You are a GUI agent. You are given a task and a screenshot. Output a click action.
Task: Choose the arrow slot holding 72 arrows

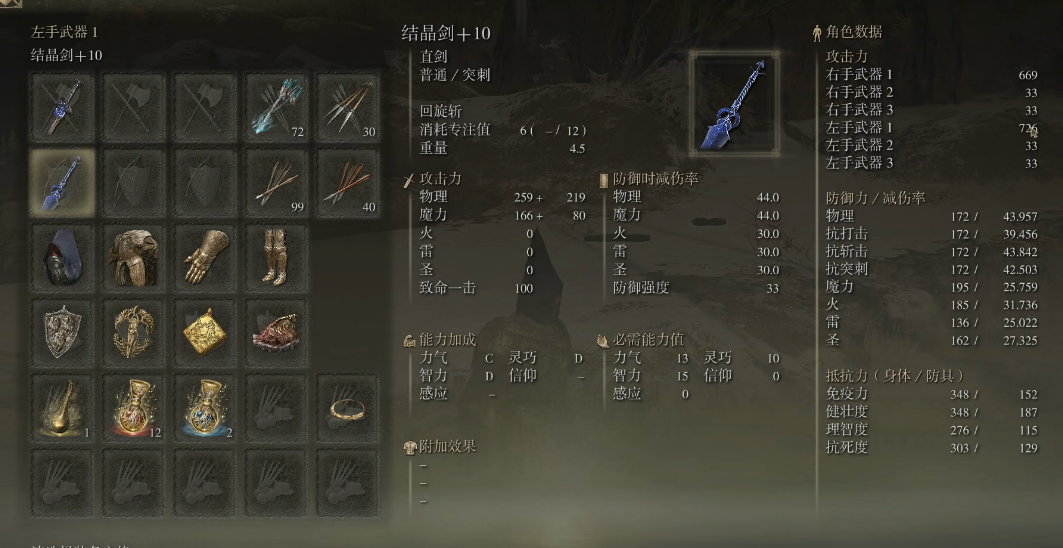tap(277, 105)
